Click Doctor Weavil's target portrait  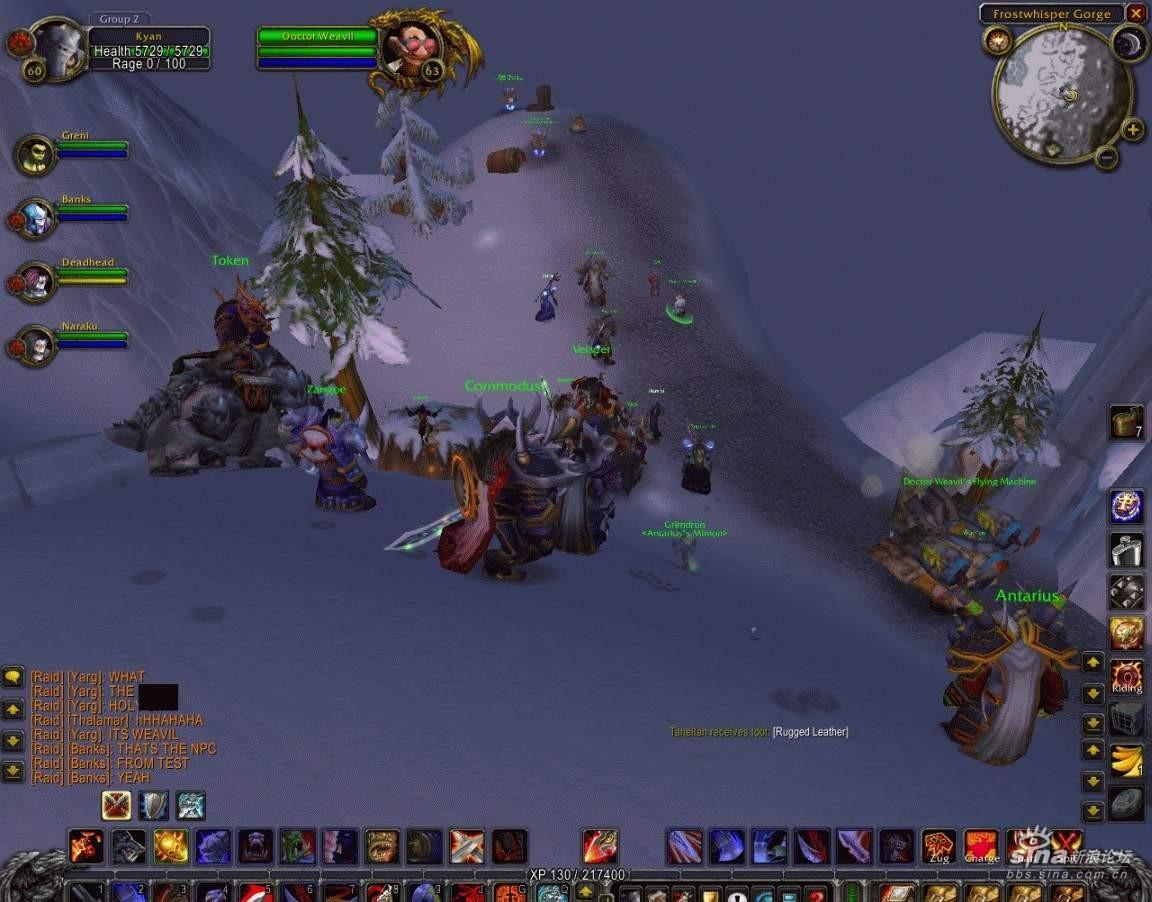(x=412, y=48)
